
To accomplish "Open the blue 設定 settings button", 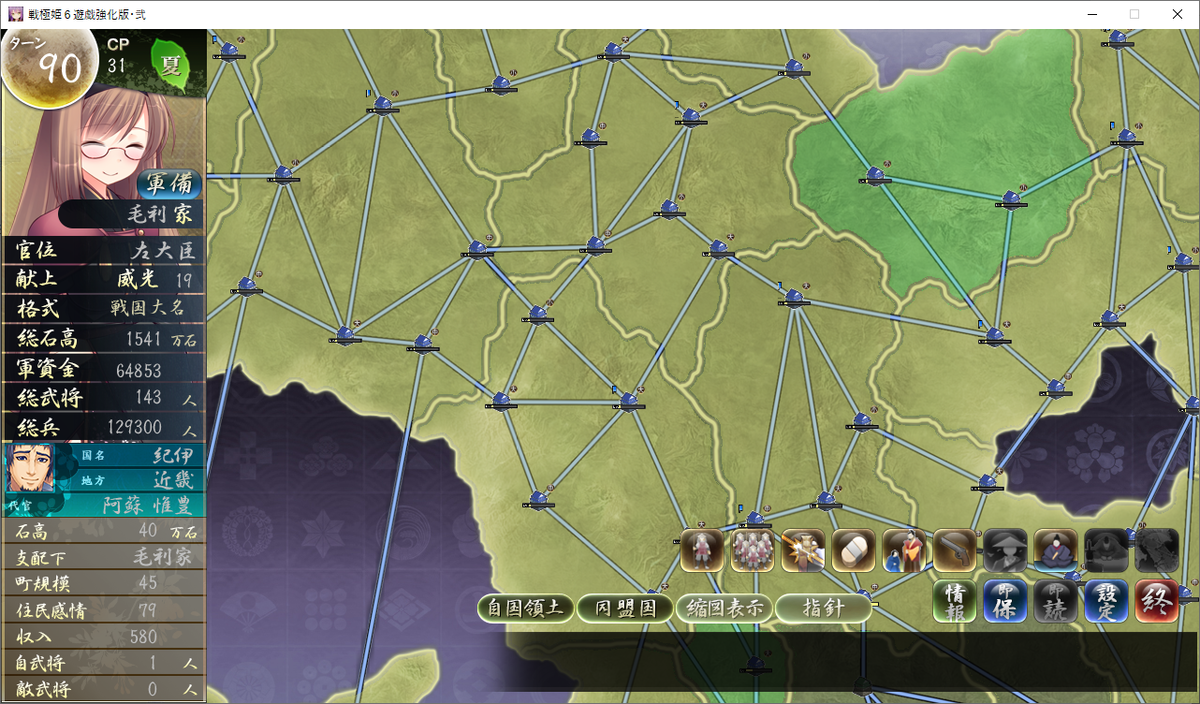I will pyautogui.click(x=1106, y=603).
